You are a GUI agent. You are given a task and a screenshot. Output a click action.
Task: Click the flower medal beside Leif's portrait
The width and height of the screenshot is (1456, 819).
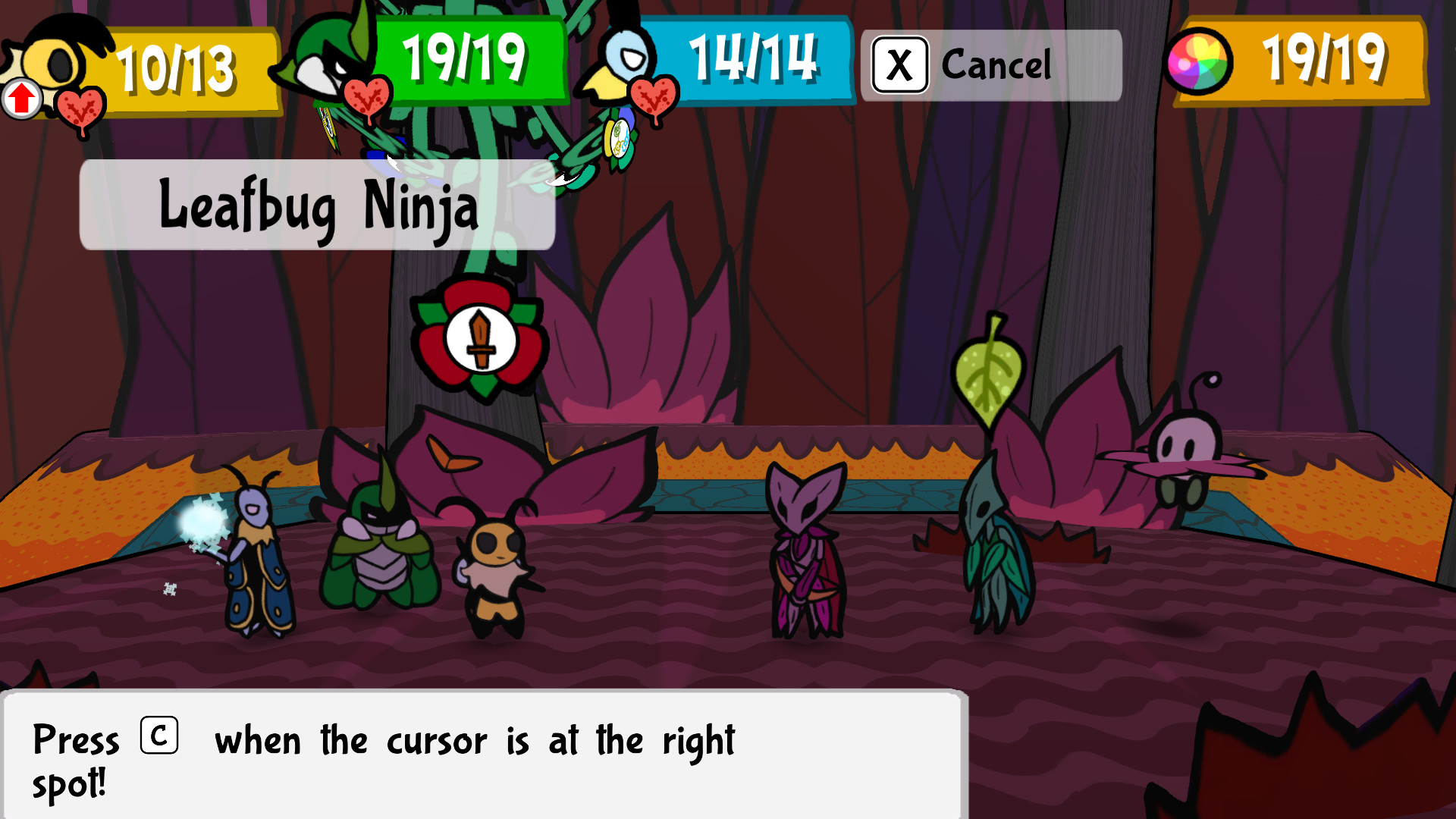pyautogui.click(x=620, y=138)
